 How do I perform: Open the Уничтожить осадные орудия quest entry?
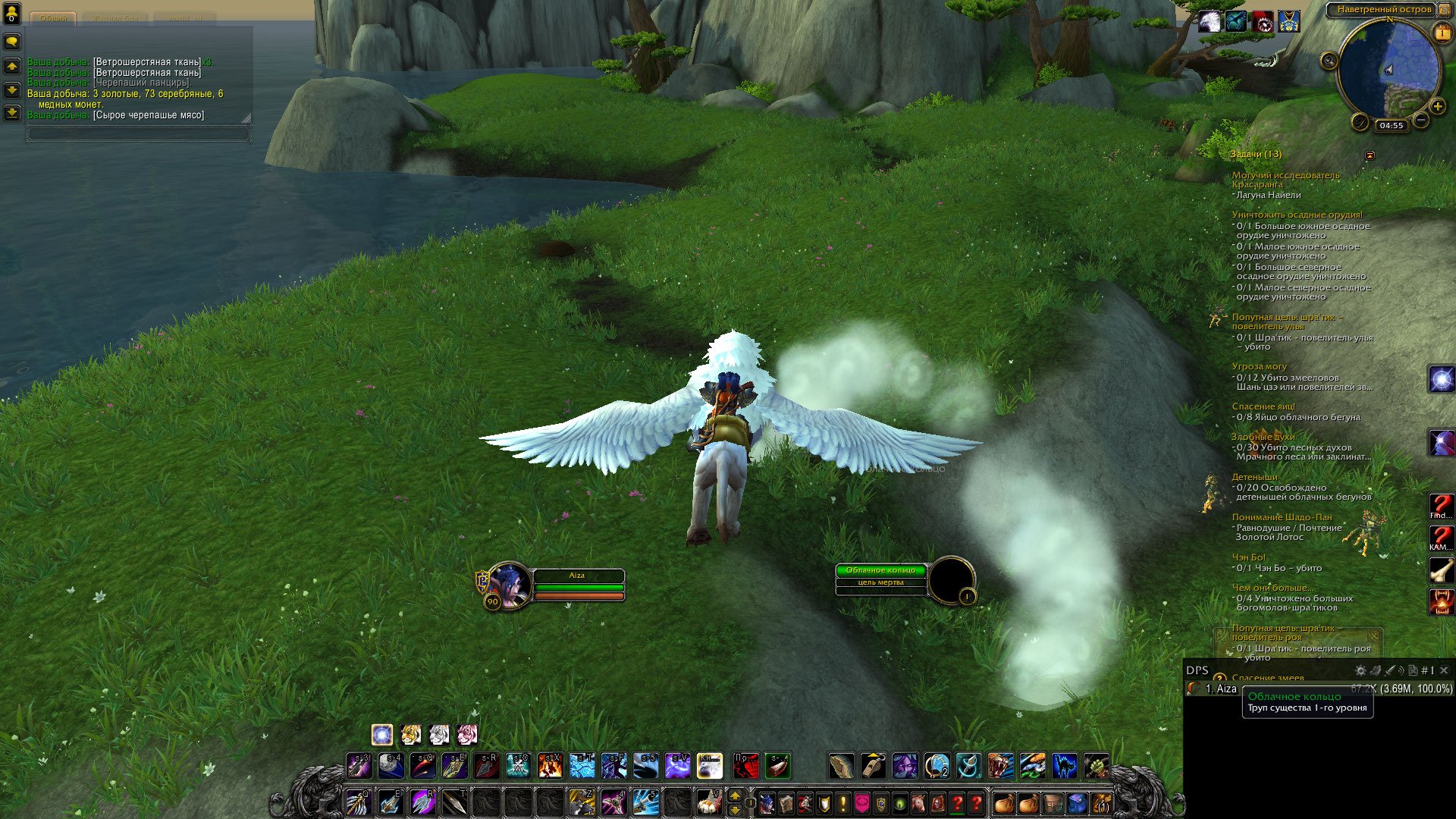[x=1297, y=215]
